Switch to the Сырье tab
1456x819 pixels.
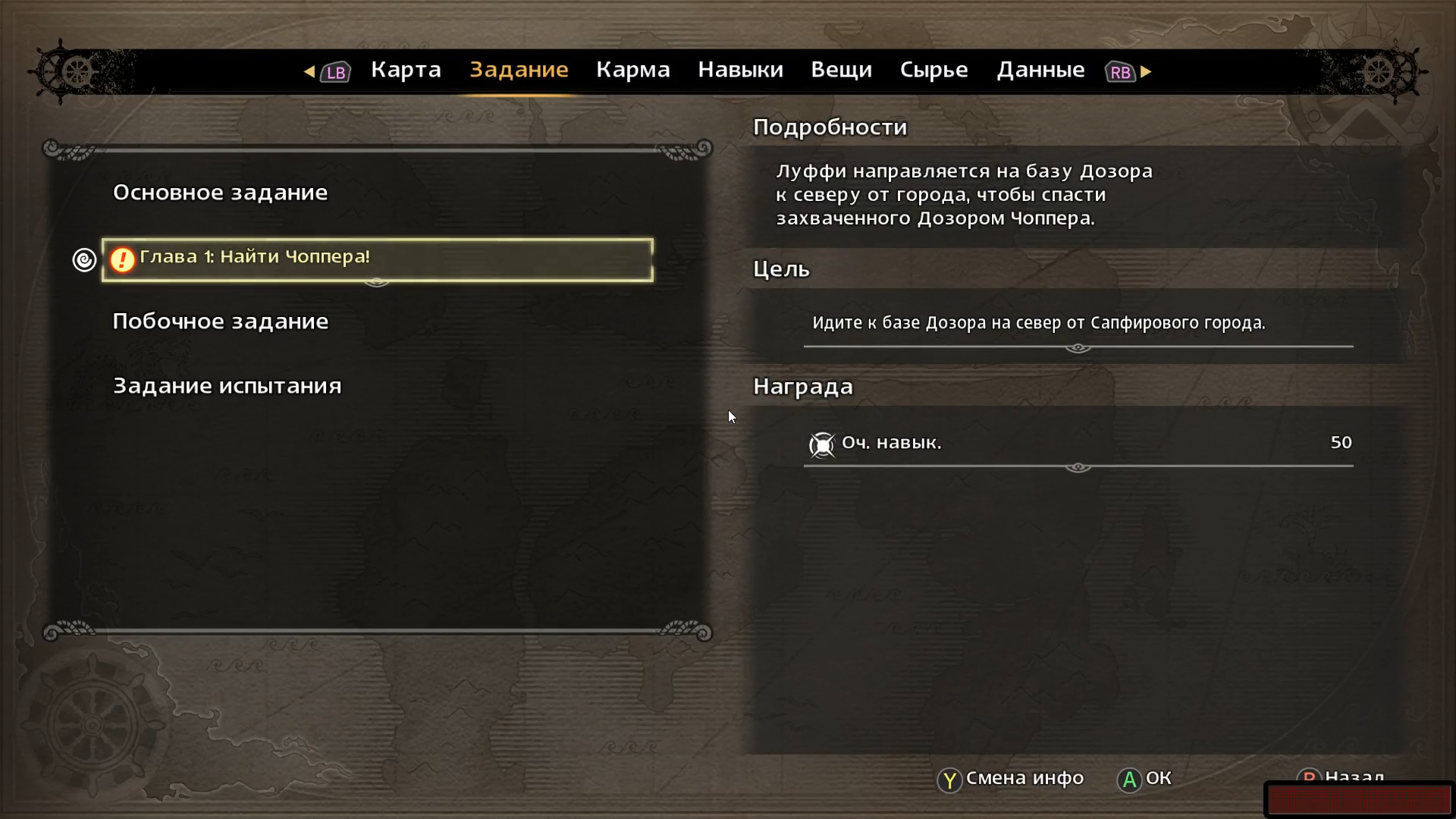point(934,70)
